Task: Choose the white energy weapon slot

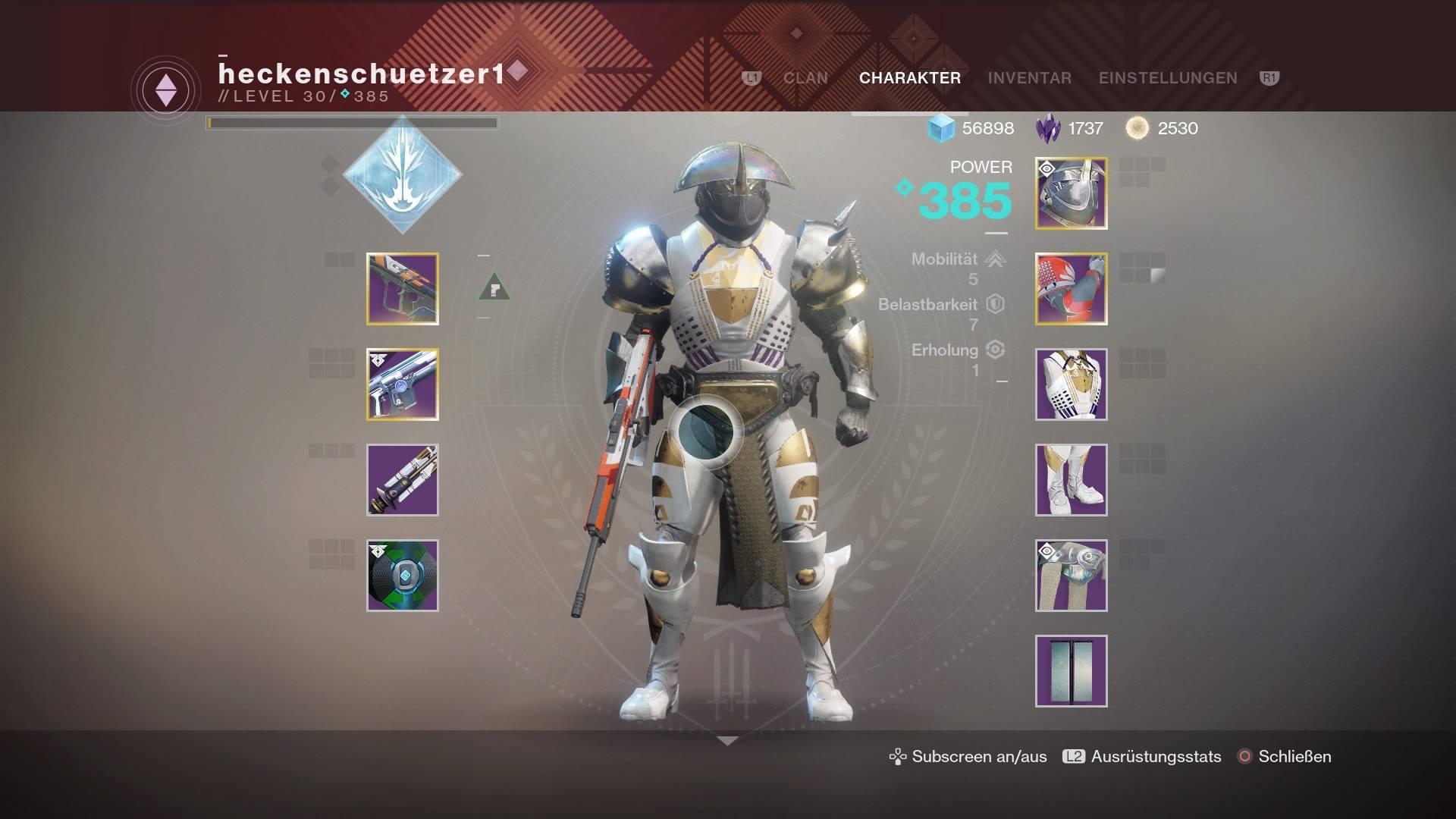Action: (403, 384)
